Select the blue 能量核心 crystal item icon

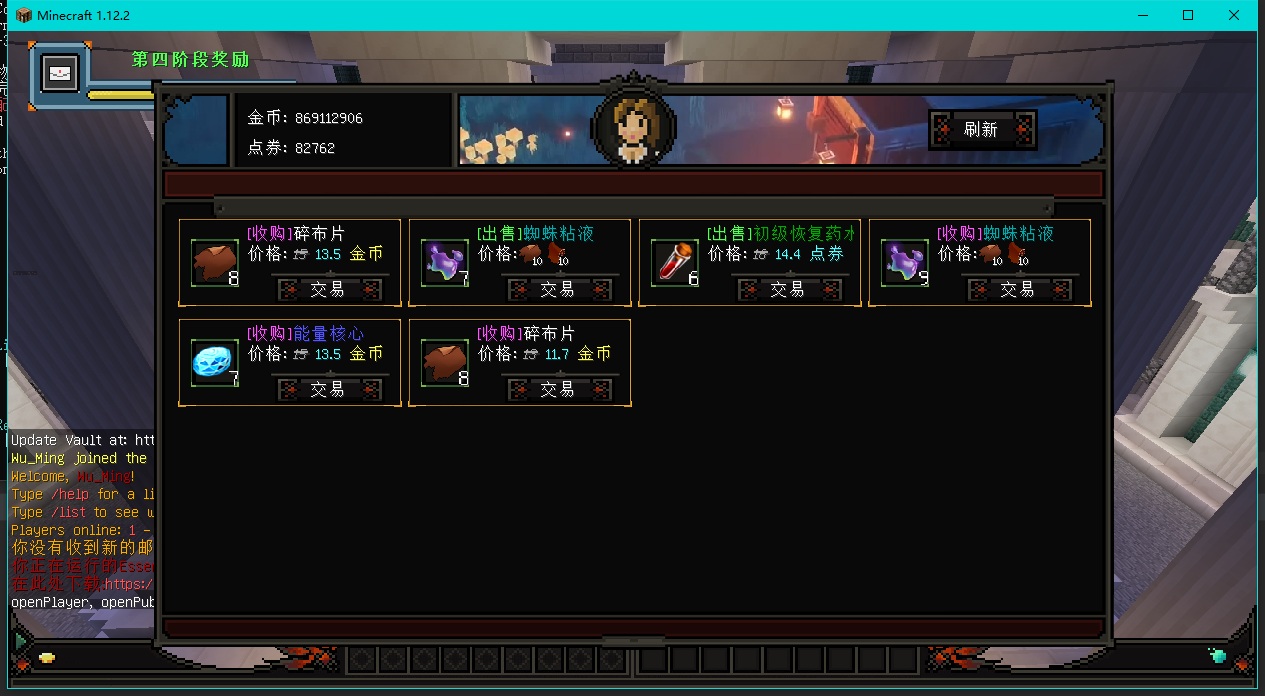pyautogui.click(x=214, y=362)
